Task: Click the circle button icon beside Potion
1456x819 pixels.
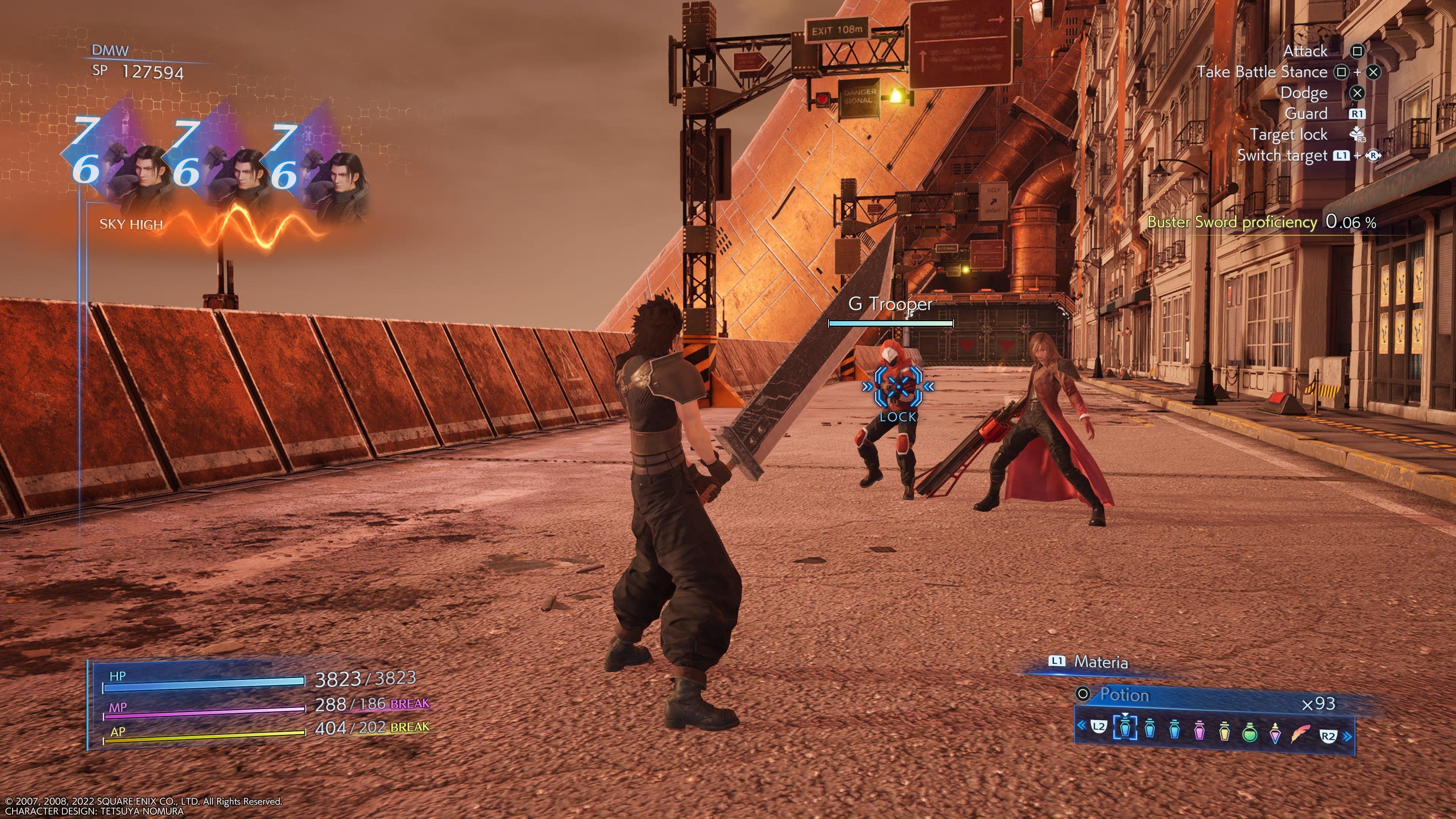Action: tap(1084, 696)
